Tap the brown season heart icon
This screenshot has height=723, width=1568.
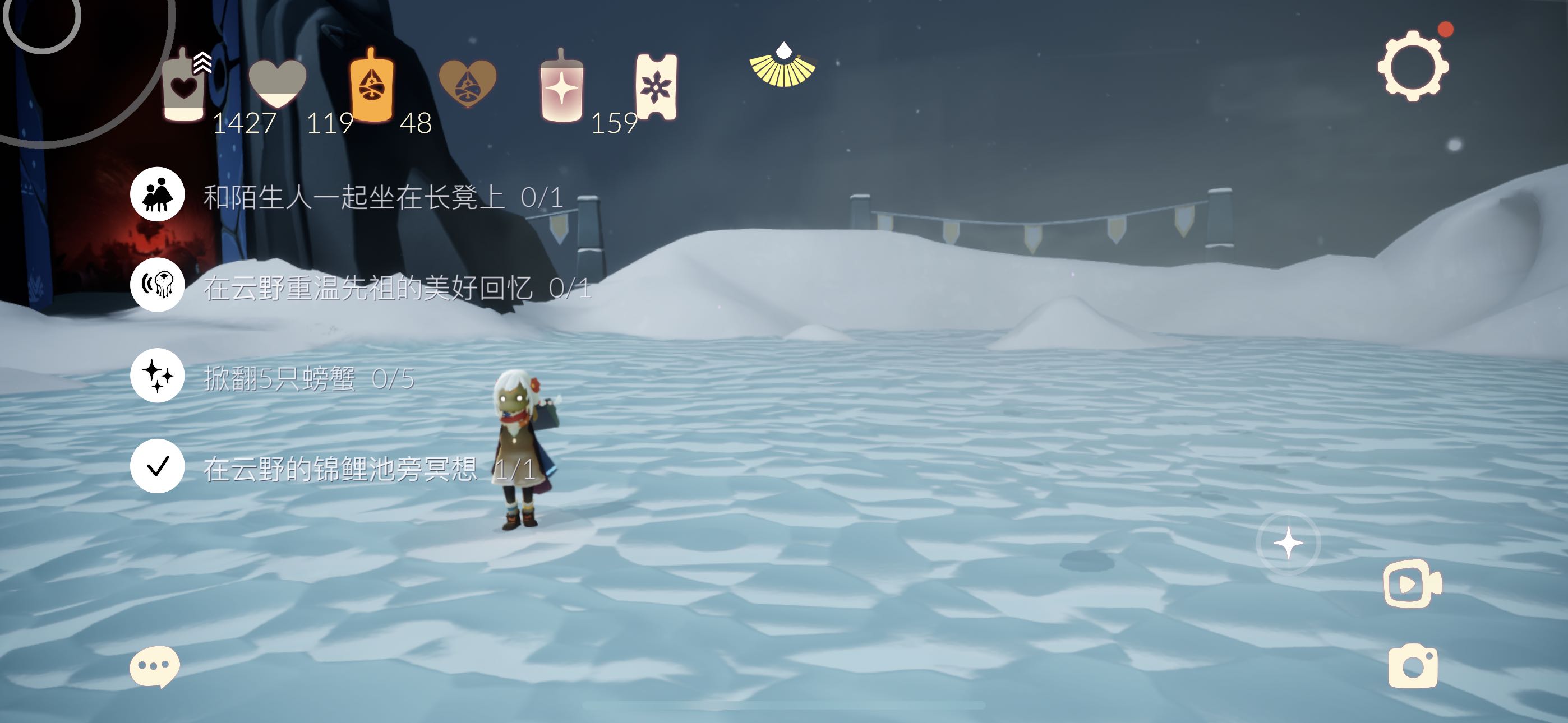point(468,84)
